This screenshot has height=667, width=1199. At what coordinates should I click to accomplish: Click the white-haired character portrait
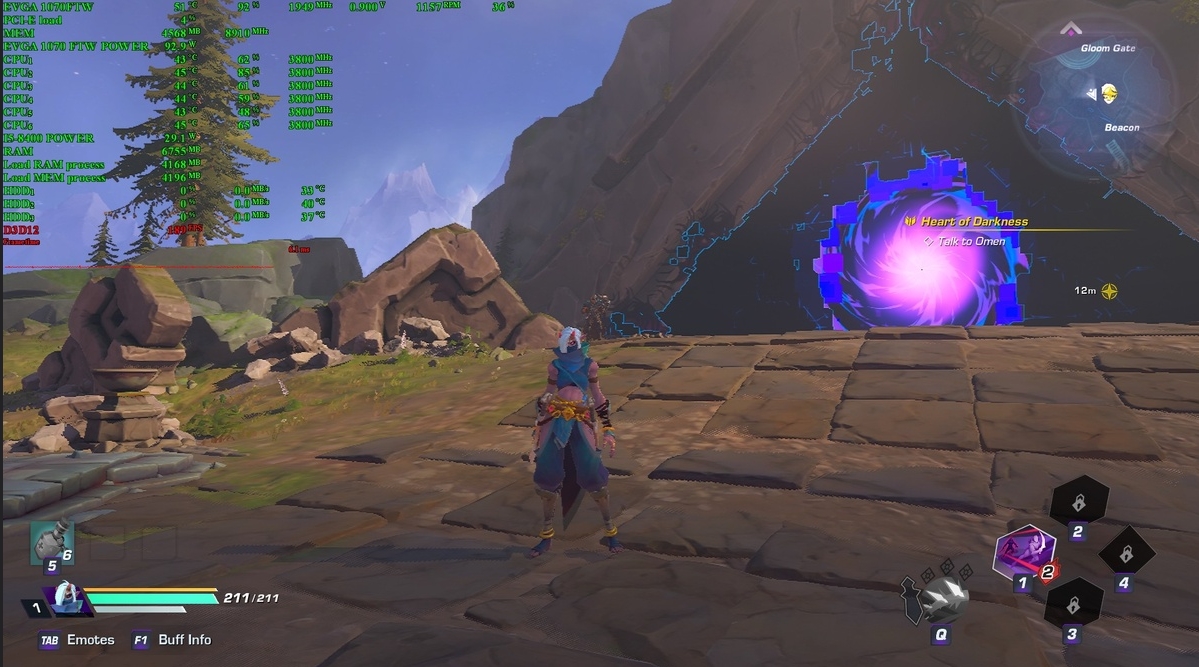pyautogui.click(x=67, y=599)
